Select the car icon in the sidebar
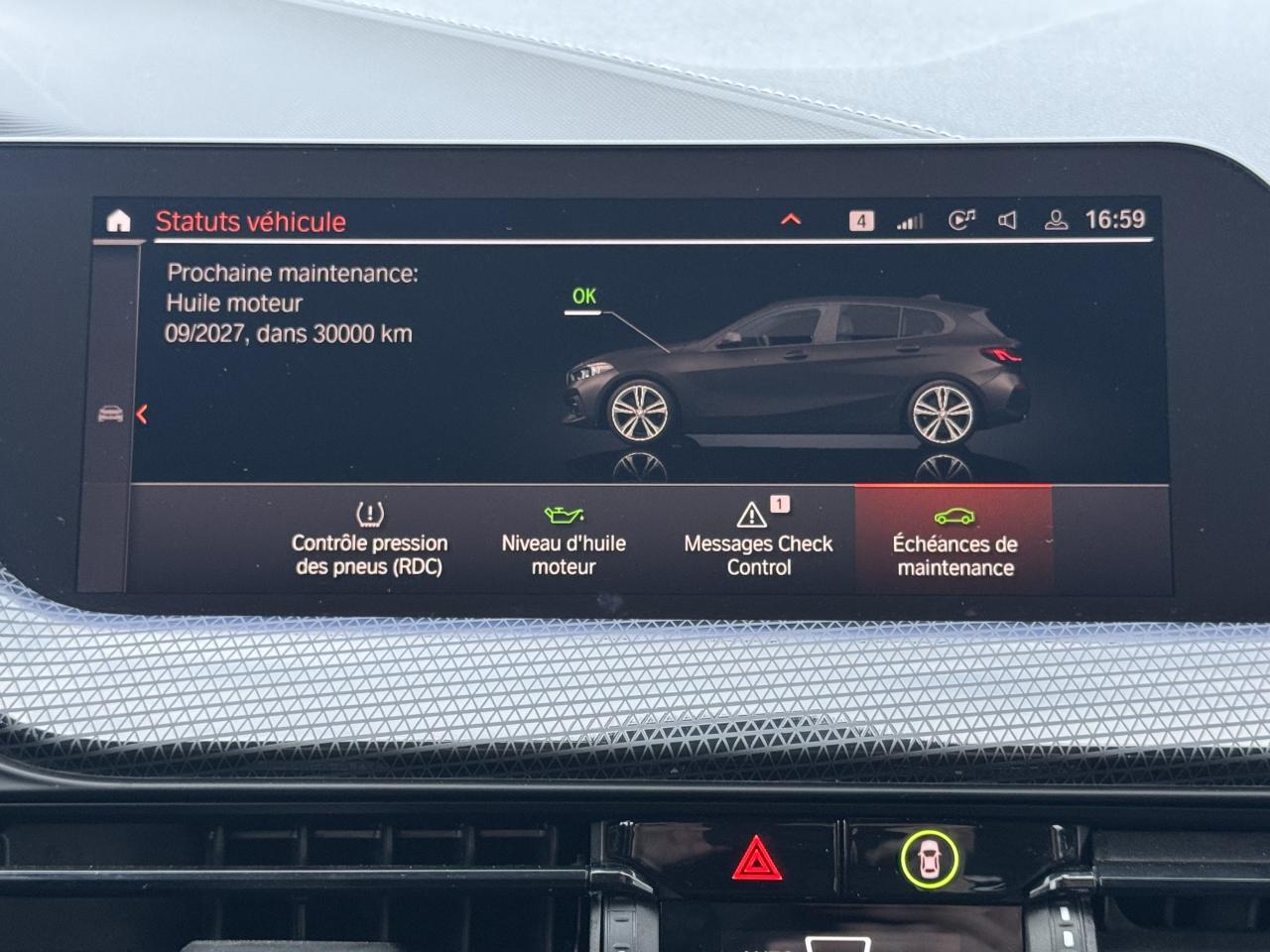 point(110,414)
